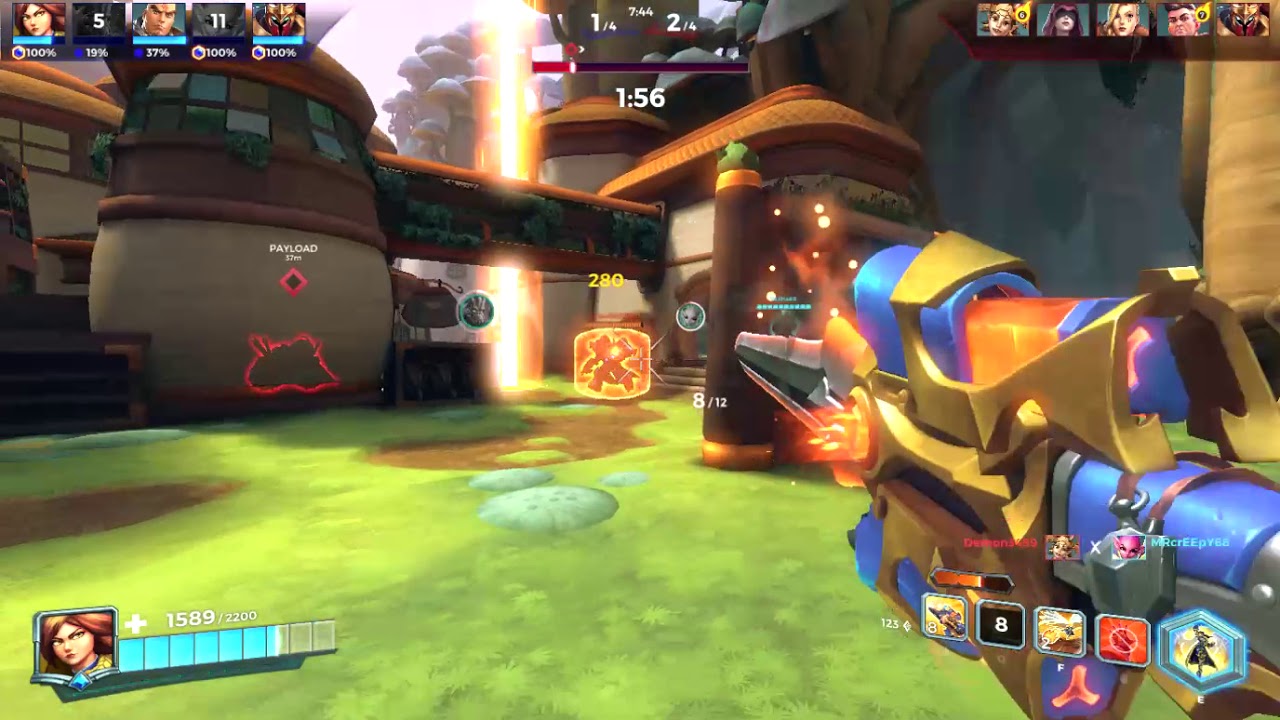Click the enemy portrait with killstreak 6
This screenshot has width=1280, height=720.
click(1002, 19)
